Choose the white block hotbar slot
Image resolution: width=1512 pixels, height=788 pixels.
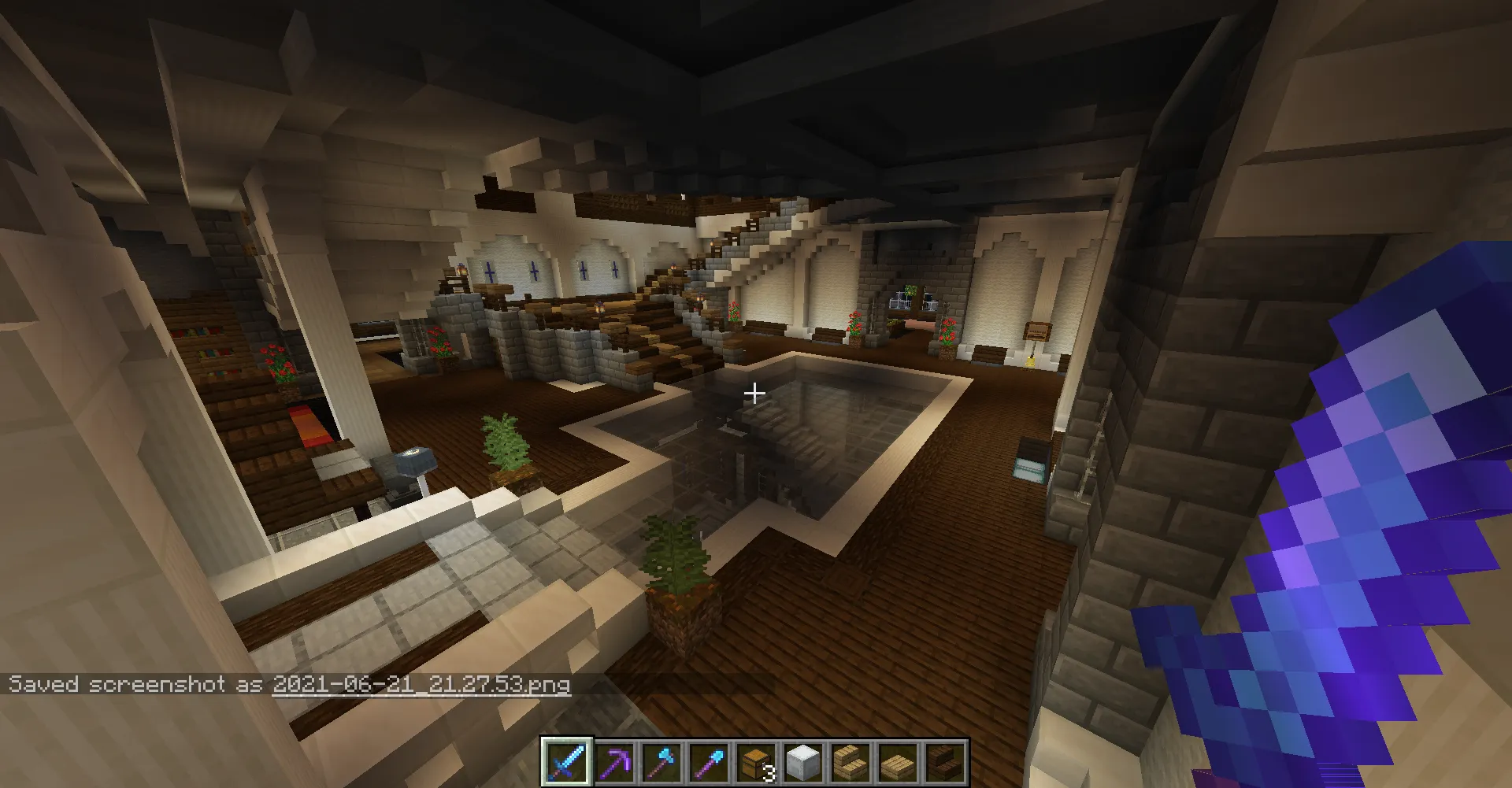click(x=802, y=762)
